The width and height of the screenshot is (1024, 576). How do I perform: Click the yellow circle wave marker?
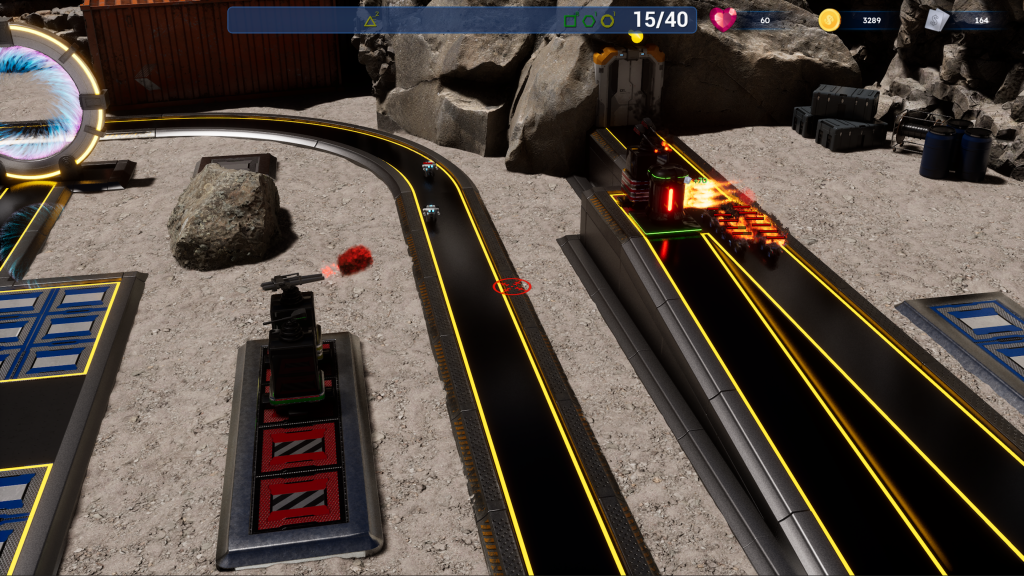click(x=607, y=20)
